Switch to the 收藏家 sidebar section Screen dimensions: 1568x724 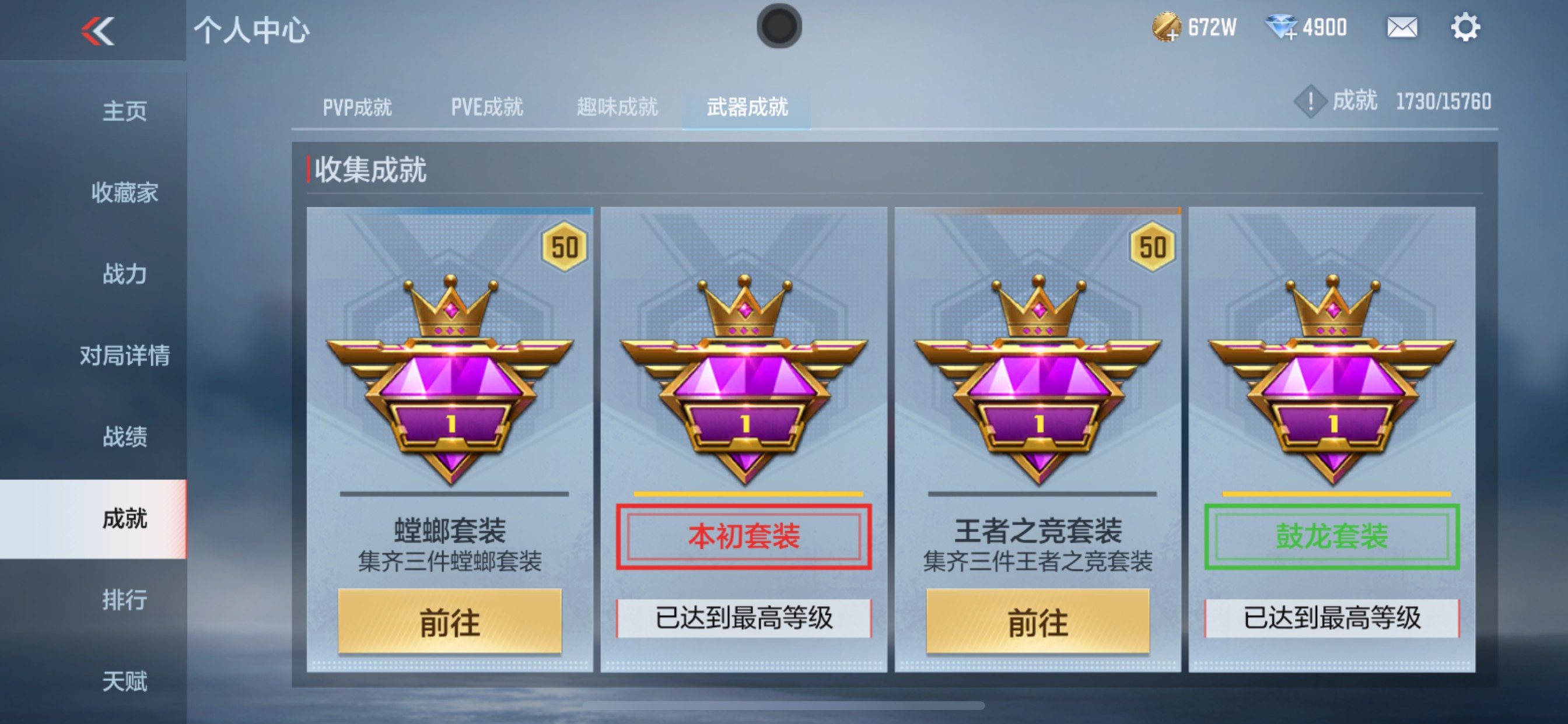126,193
